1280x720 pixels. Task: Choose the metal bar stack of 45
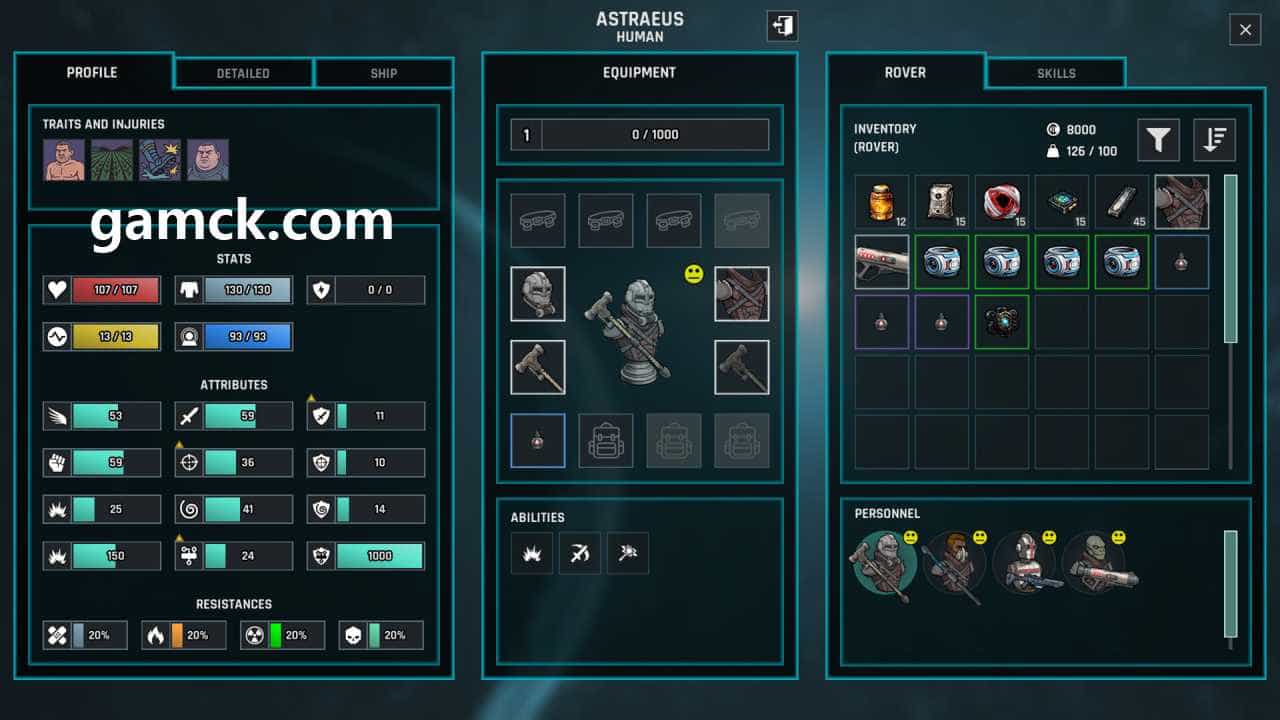1121,202
